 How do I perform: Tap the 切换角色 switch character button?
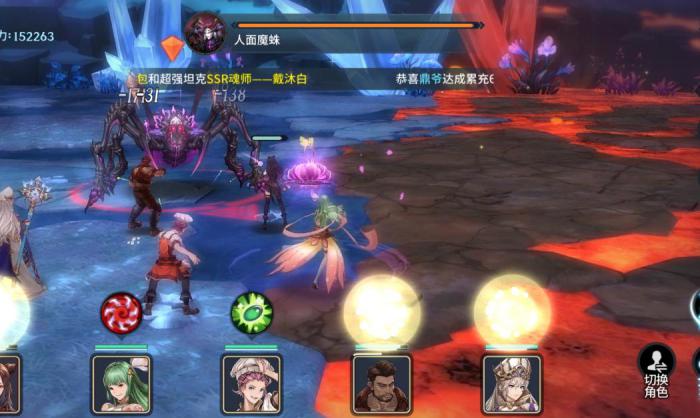coord(656,370)
